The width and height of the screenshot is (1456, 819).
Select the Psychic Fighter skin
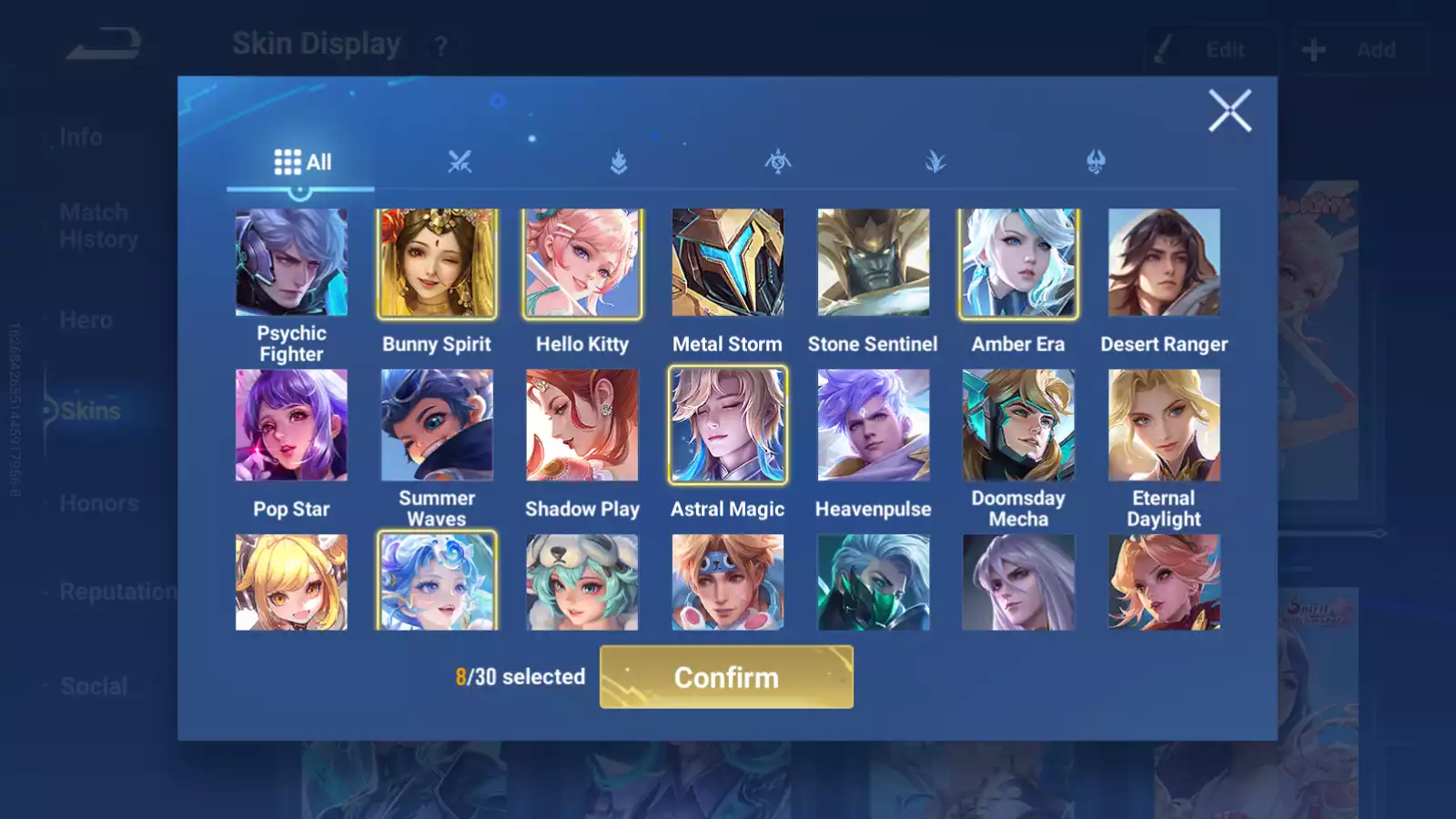tap(291, 262)
